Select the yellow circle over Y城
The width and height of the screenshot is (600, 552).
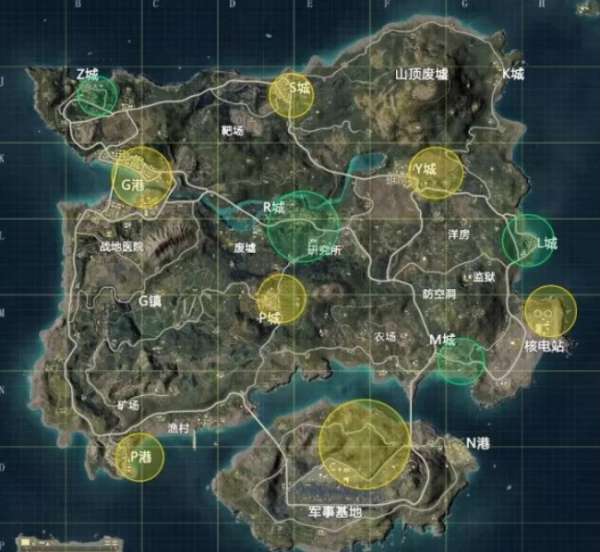[436, 173]
